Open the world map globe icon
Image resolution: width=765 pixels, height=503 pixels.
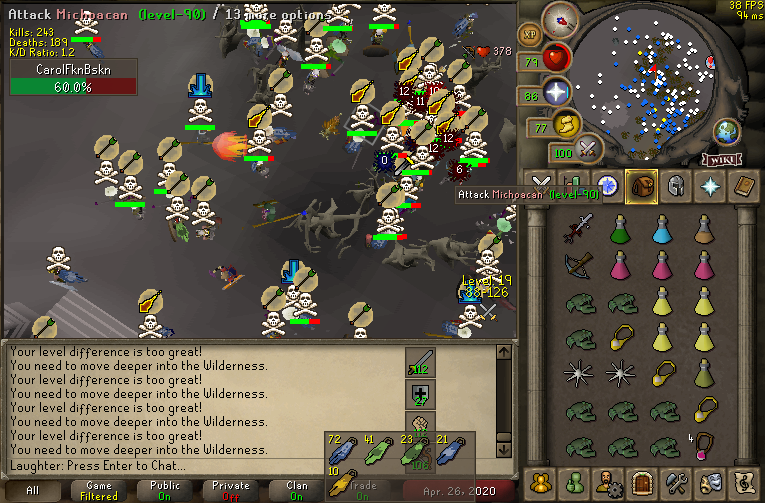coord(726,131)
